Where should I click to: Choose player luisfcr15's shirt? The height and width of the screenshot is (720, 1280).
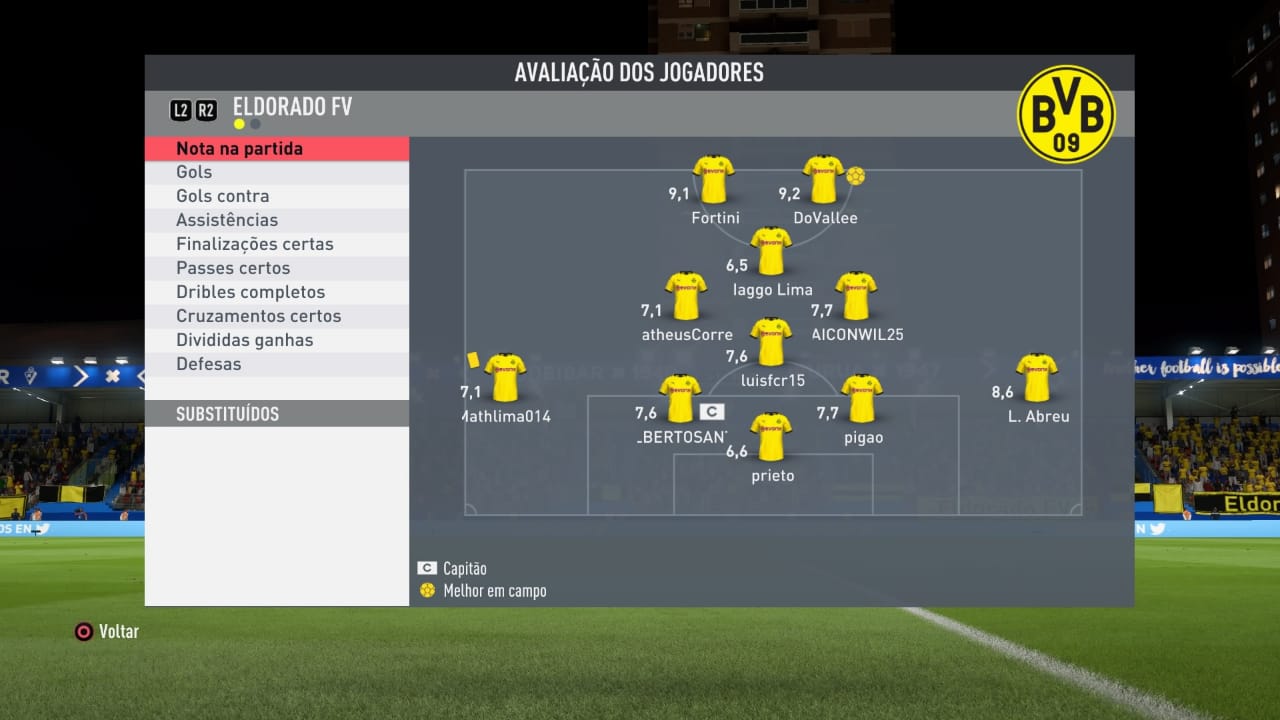click(x=771, y=342)
